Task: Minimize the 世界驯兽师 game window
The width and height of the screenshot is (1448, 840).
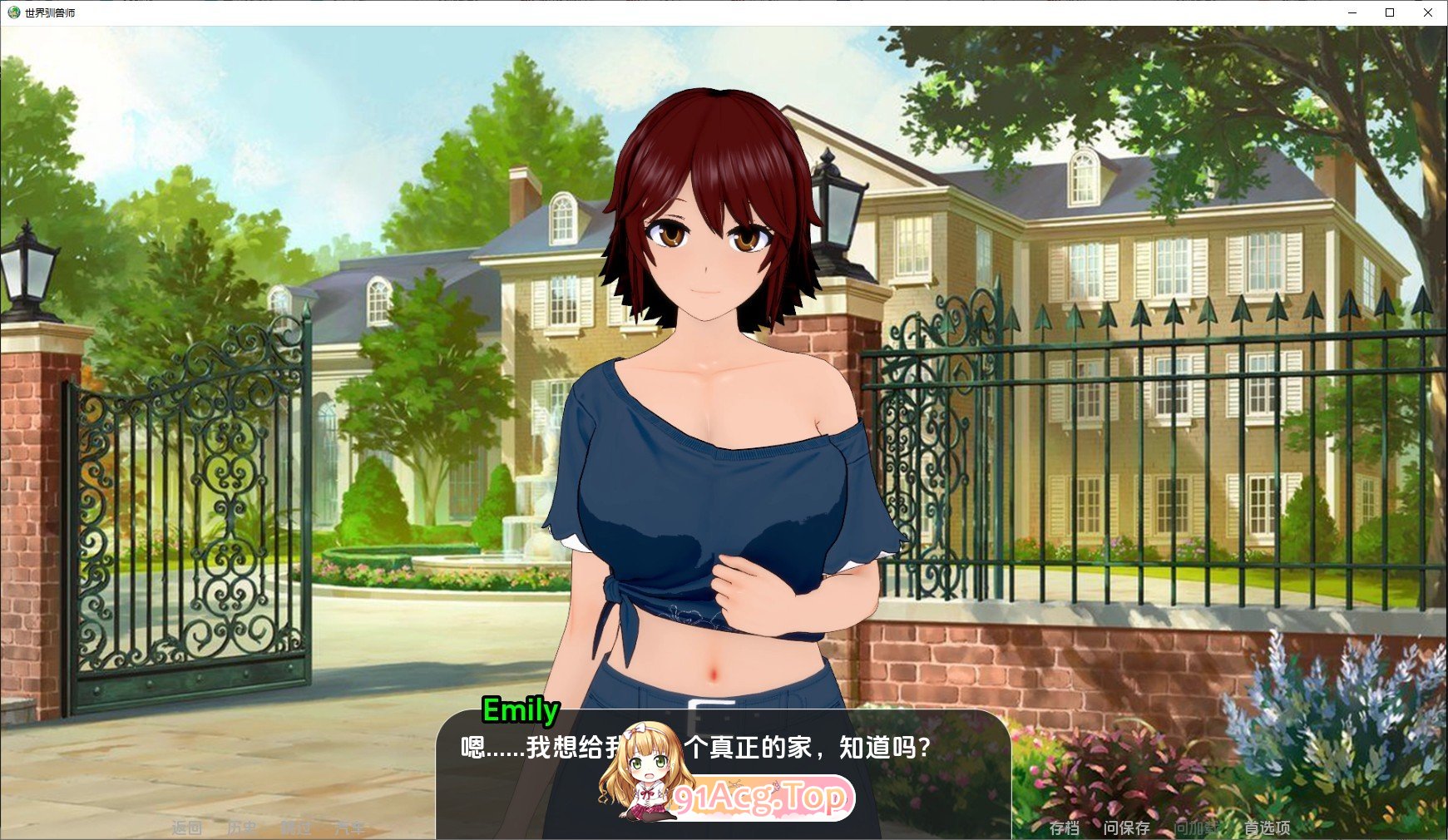Action: point(1354,12)
